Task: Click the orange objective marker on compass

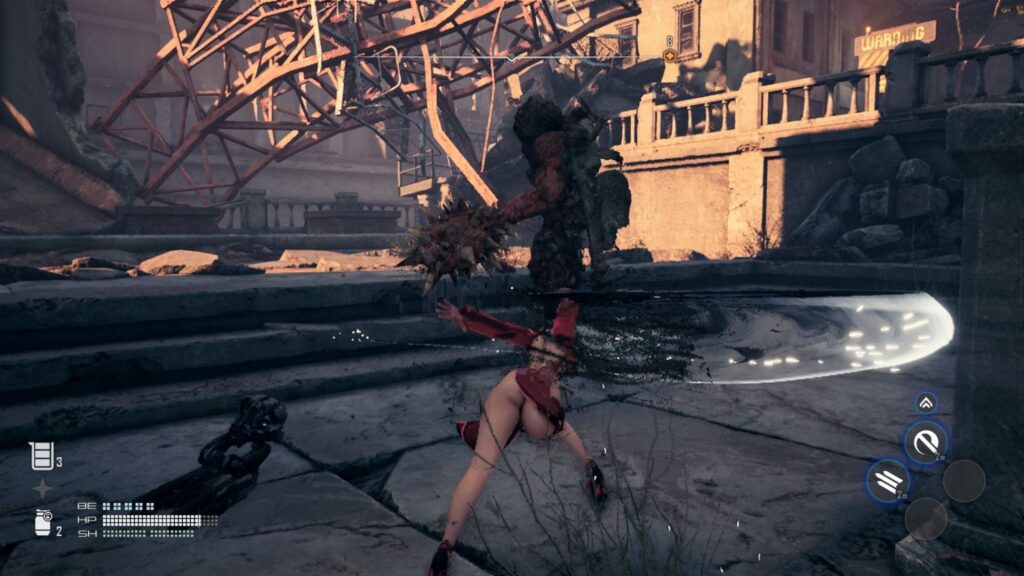Action: tap(669, 56)
